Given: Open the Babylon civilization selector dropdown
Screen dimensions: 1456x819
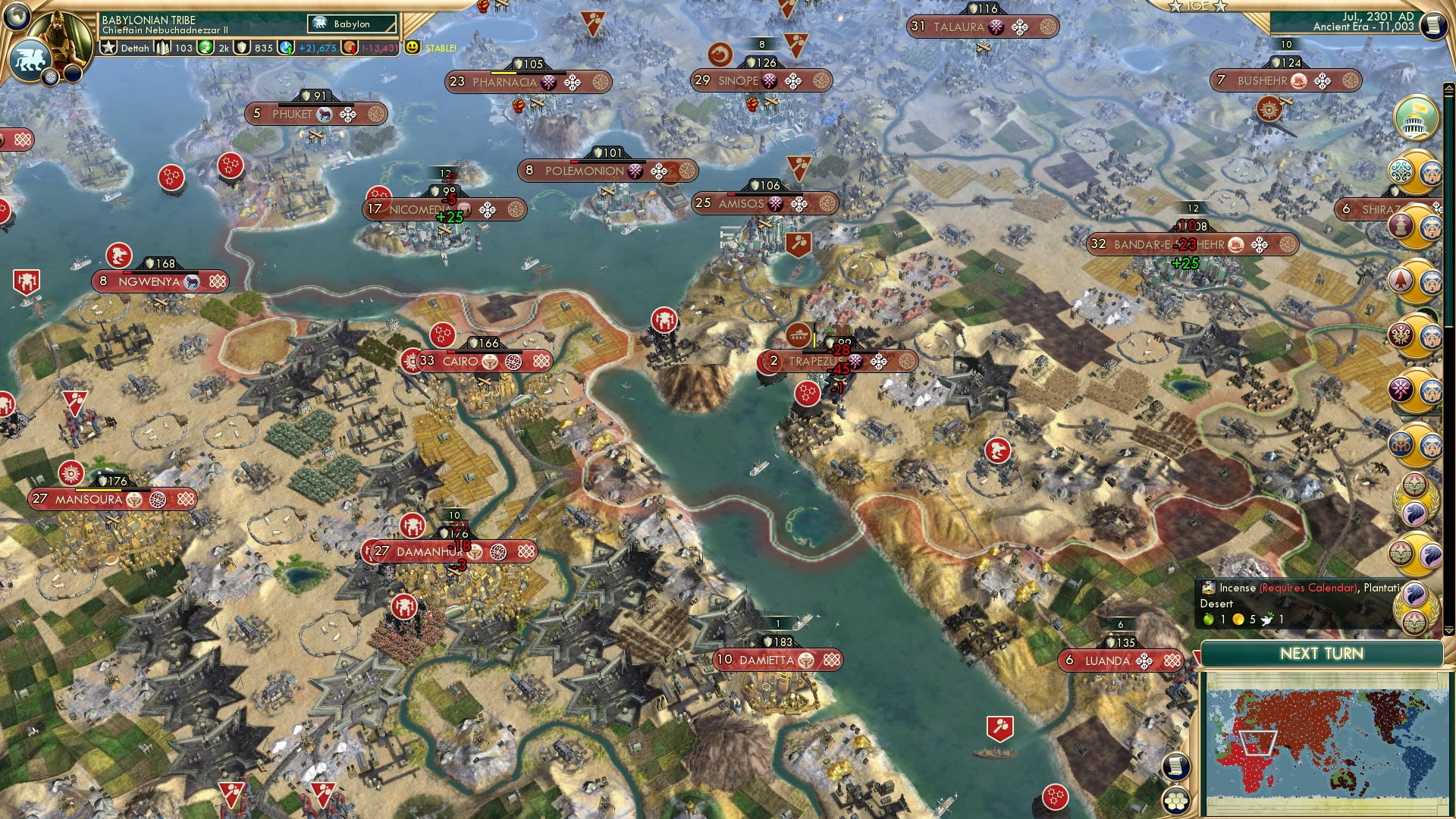Looking at the screenshot, I should (353, 24).
